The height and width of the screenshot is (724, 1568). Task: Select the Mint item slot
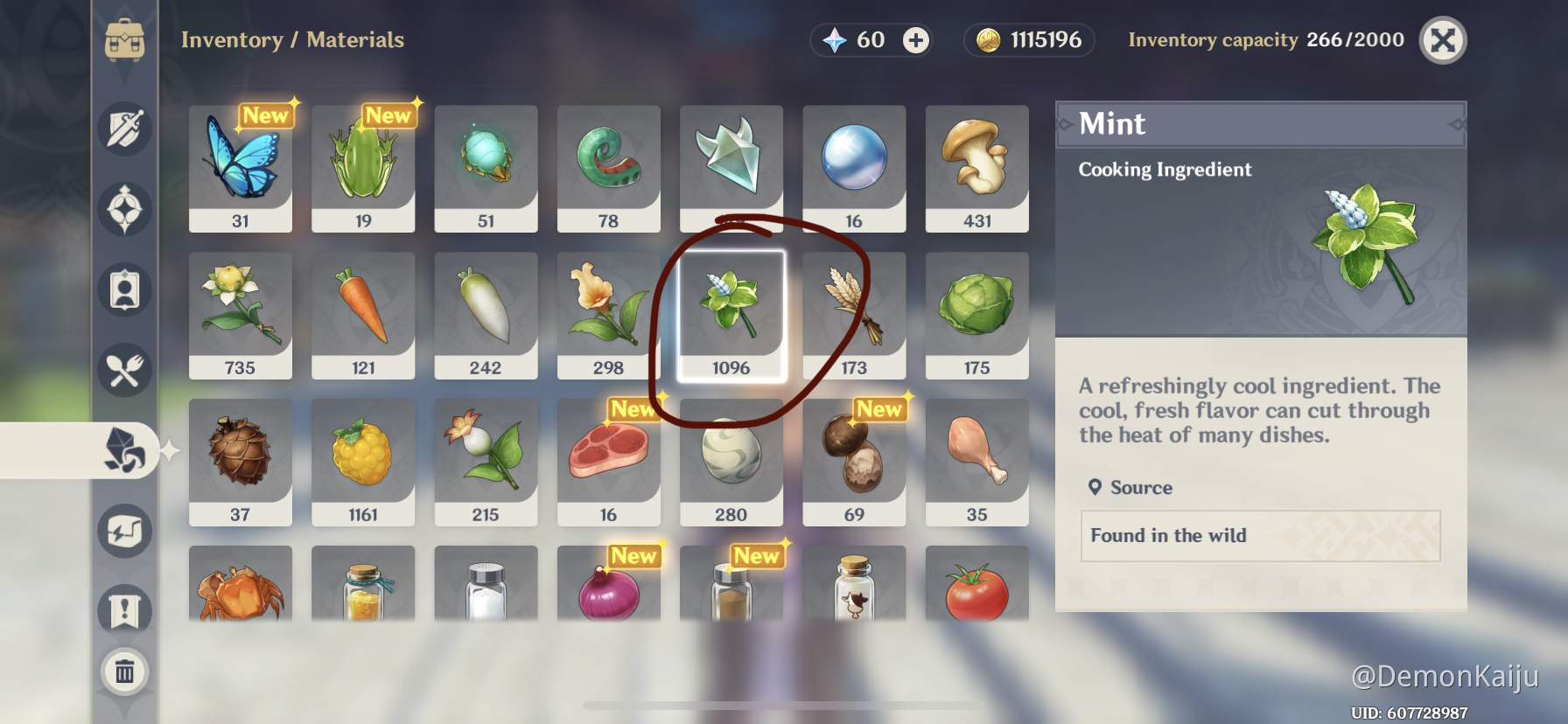click(731, 316)
